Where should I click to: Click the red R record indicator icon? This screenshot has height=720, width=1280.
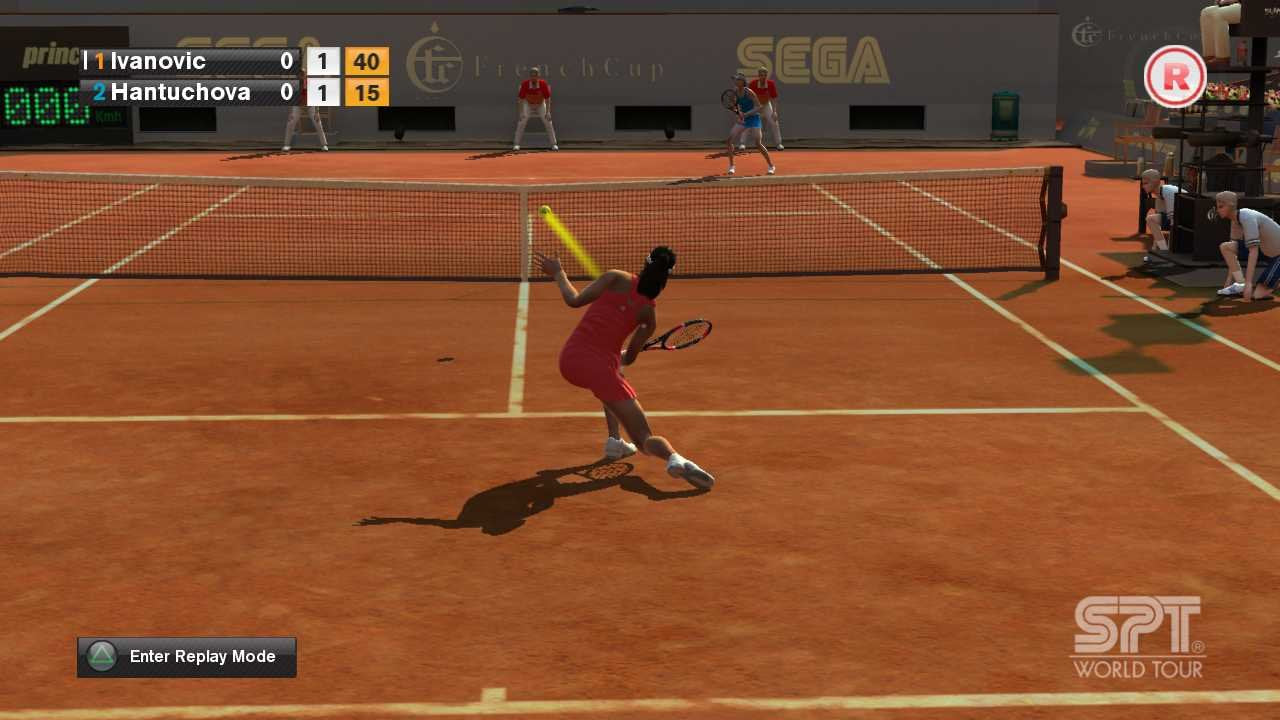[1176, 77]
